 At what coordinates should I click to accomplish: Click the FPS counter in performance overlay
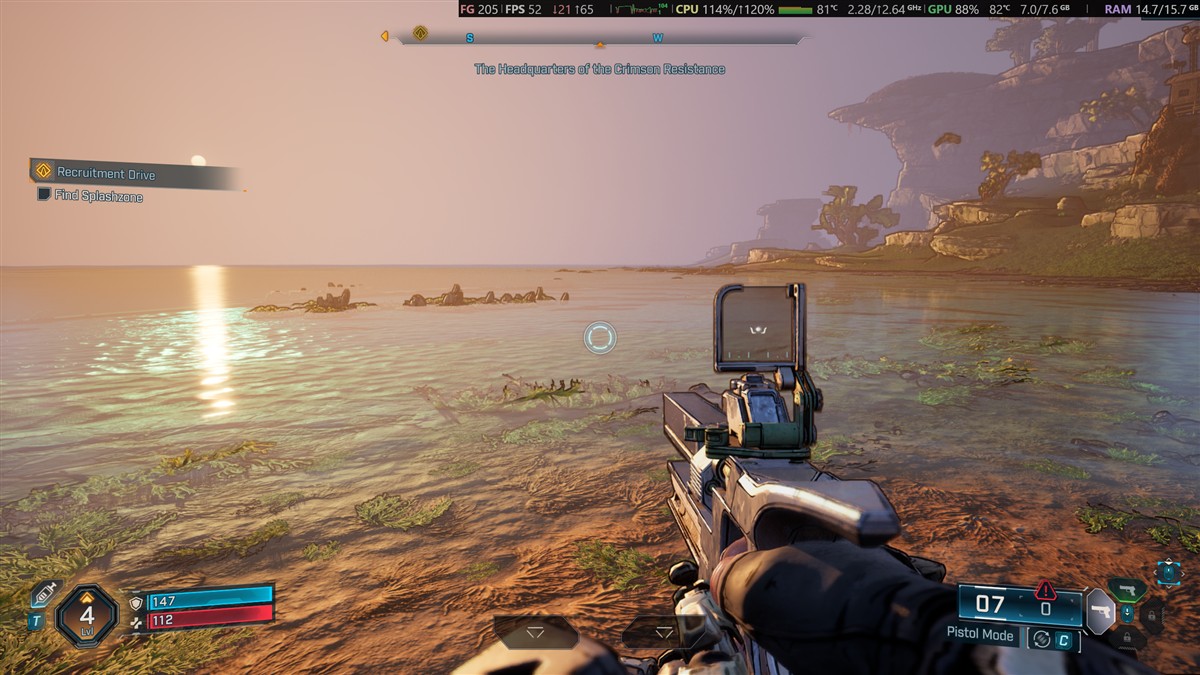coord(523,9)
